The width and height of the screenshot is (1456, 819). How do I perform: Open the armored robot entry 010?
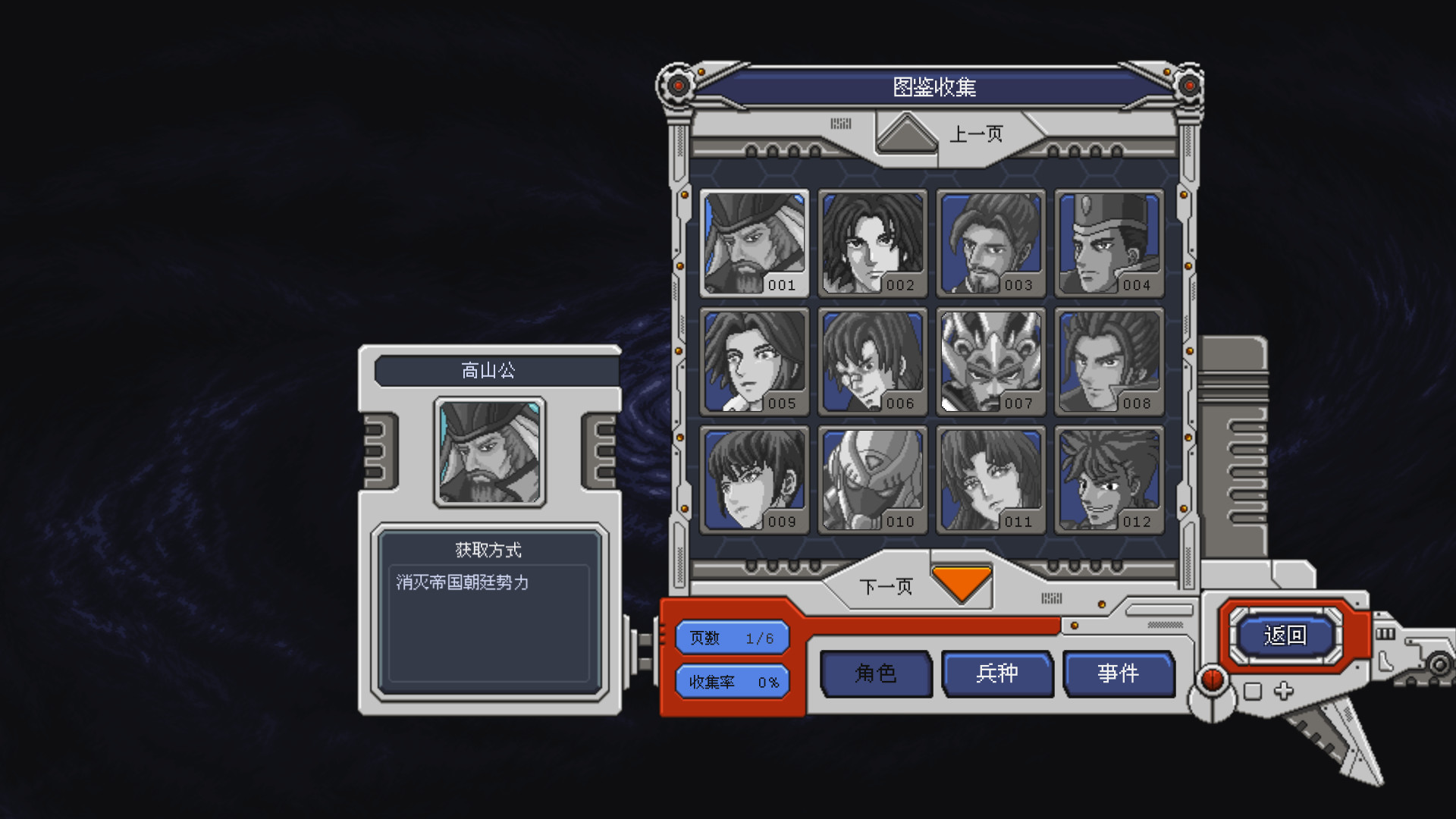pos(872,479)
